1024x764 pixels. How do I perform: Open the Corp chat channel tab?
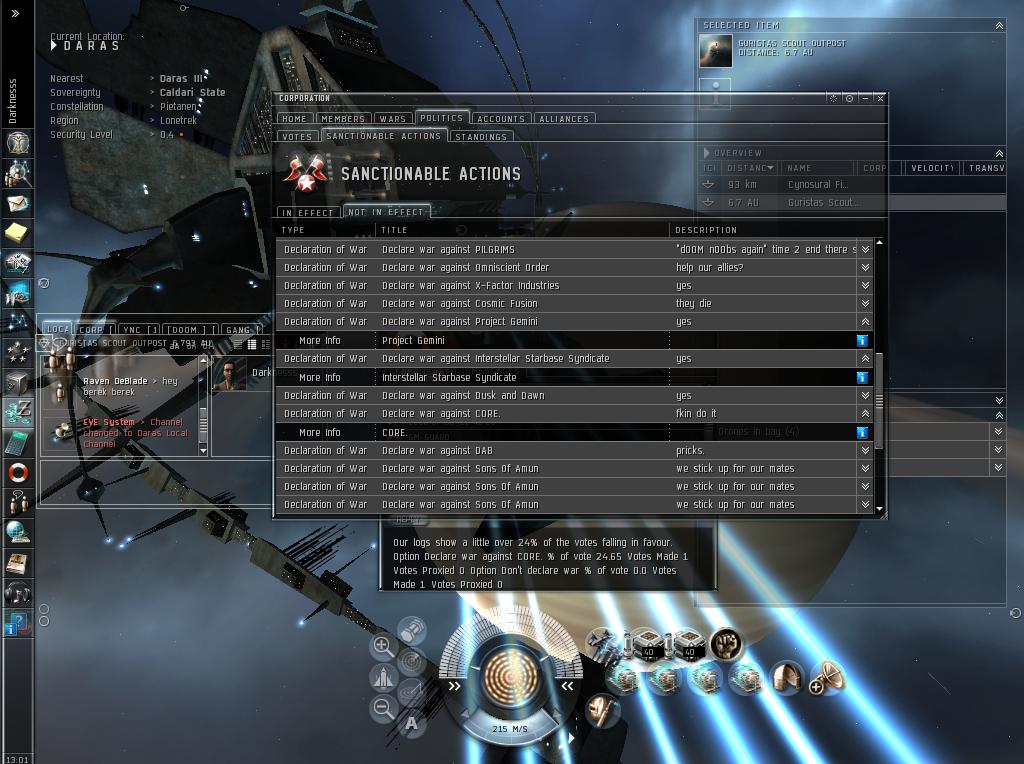pos(91,329)
